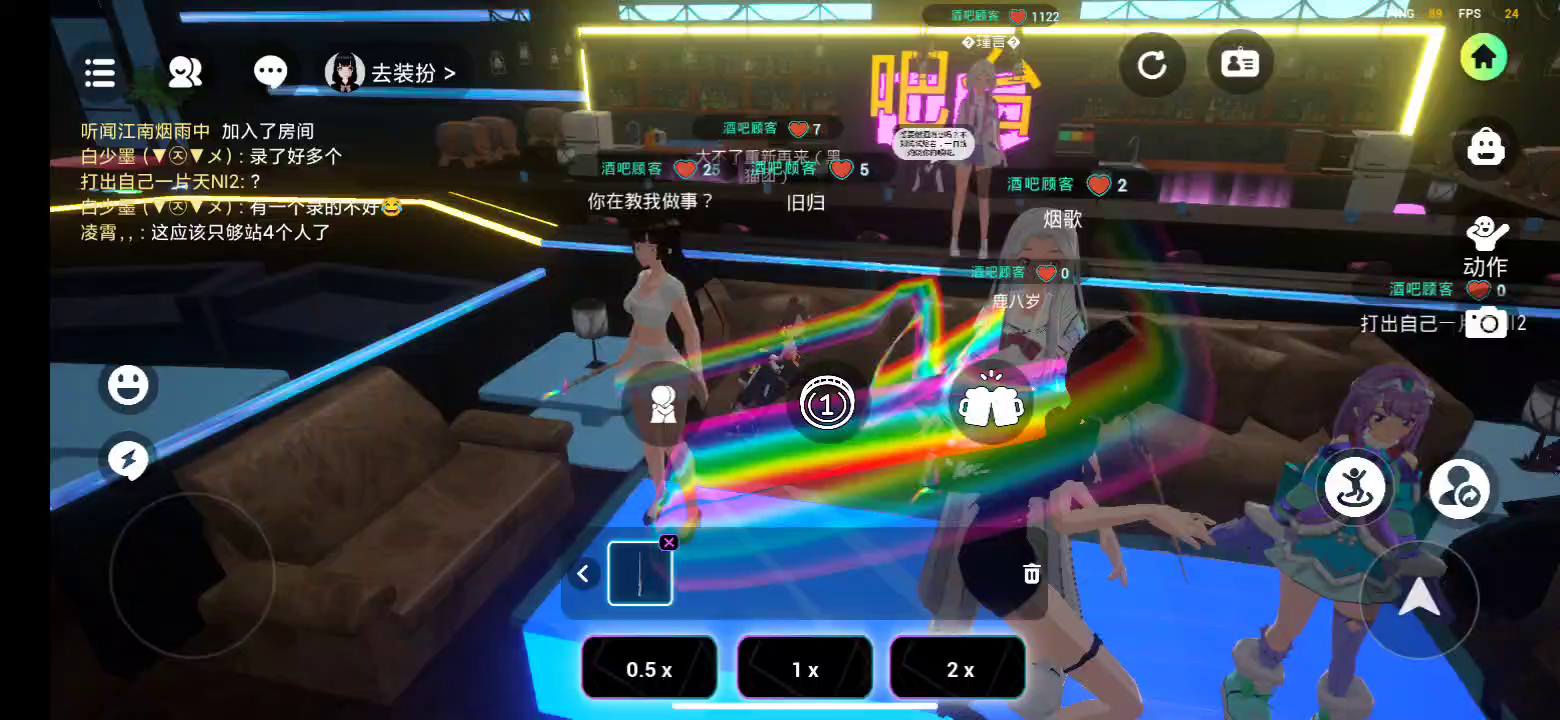Collapse panel with left arrow button
Viewport: 1560px width, 720px height.
(583, 574)
